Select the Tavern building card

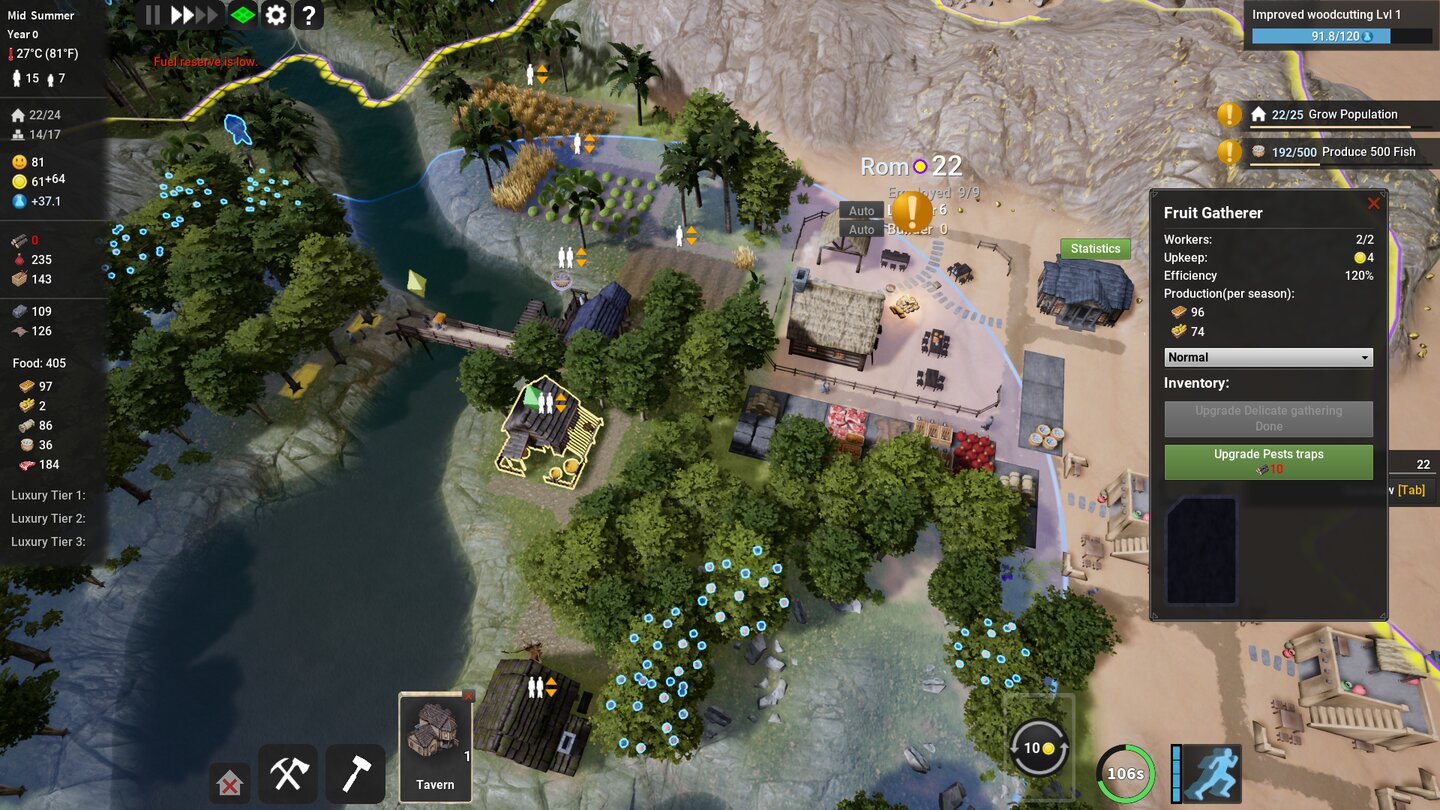point(435,745)
